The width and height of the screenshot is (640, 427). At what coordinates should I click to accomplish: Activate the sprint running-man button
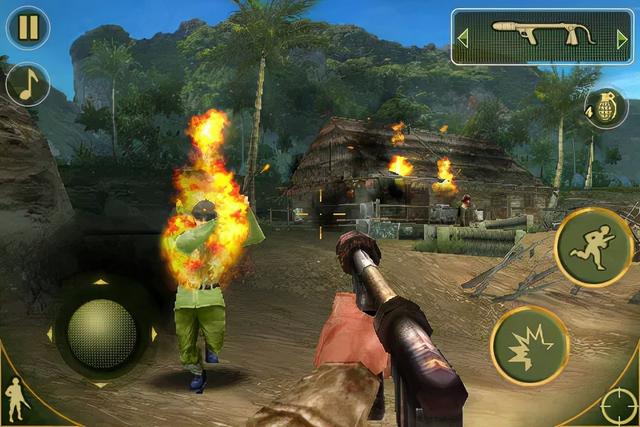(x=594, y=248)
